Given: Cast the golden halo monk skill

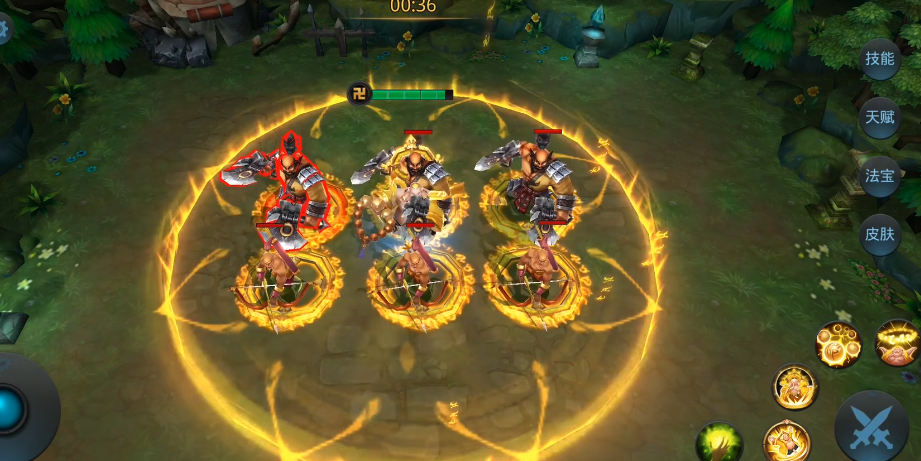Looking at the screenshot, I should click(x=897, y=343).
